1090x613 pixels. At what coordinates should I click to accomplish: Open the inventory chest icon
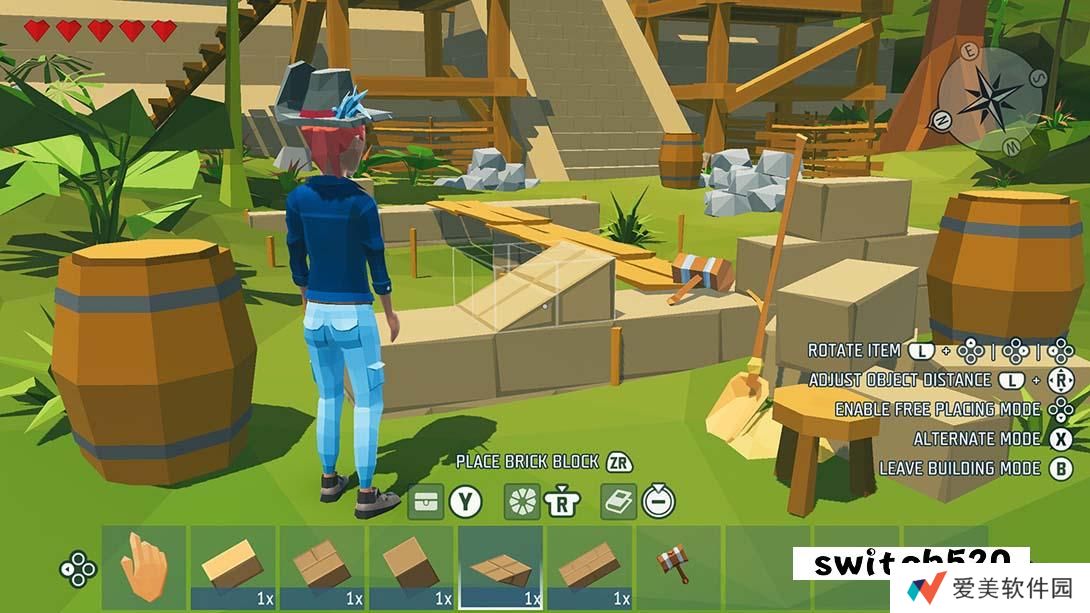[x=426, y=501]
